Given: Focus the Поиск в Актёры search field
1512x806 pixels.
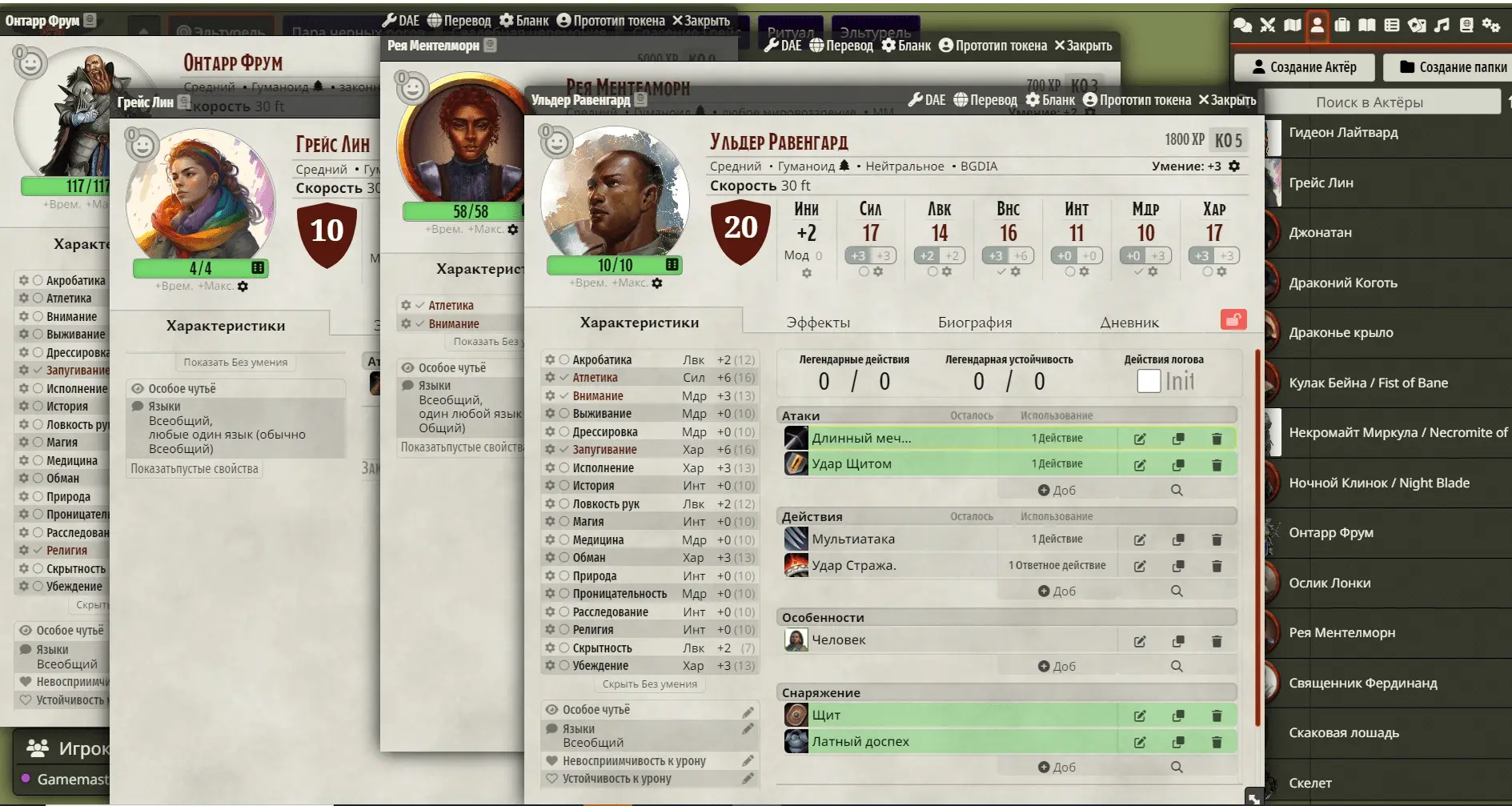Looking at the screenshot, I should (x=1380, y=102).
